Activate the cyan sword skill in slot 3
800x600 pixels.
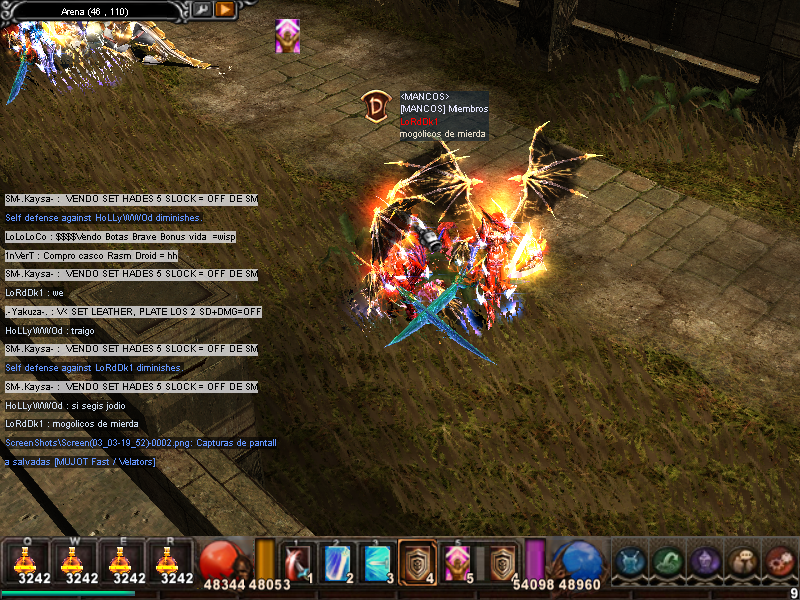(x=378, y=562)
